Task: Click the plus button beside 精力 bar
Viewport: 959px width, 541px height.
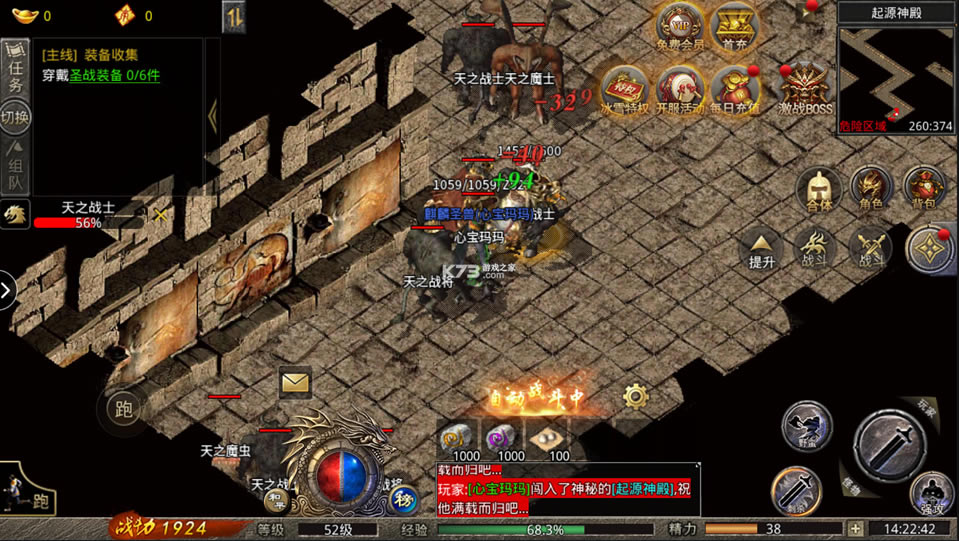Action: (855, 528)
